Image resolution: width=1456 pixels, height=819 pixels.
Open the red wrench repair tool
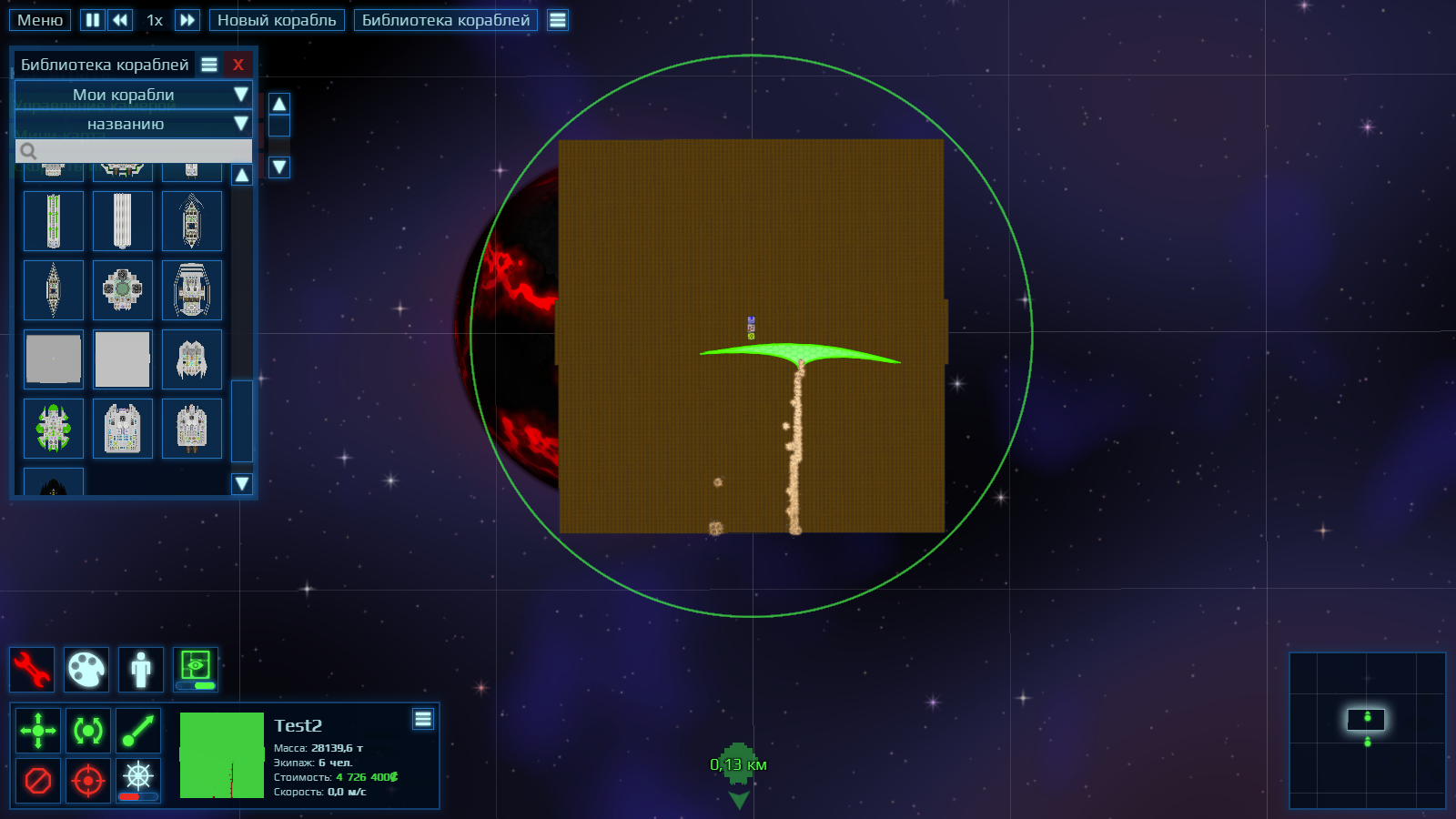click(x=32, y=670)
